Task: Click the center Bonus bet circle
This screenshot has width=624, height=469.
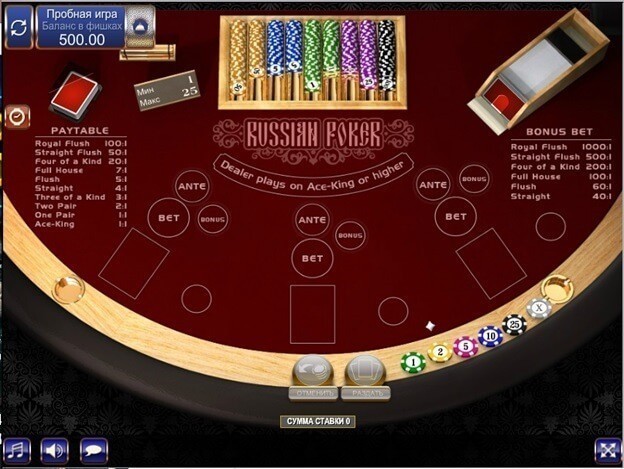Action: (350, 235)
